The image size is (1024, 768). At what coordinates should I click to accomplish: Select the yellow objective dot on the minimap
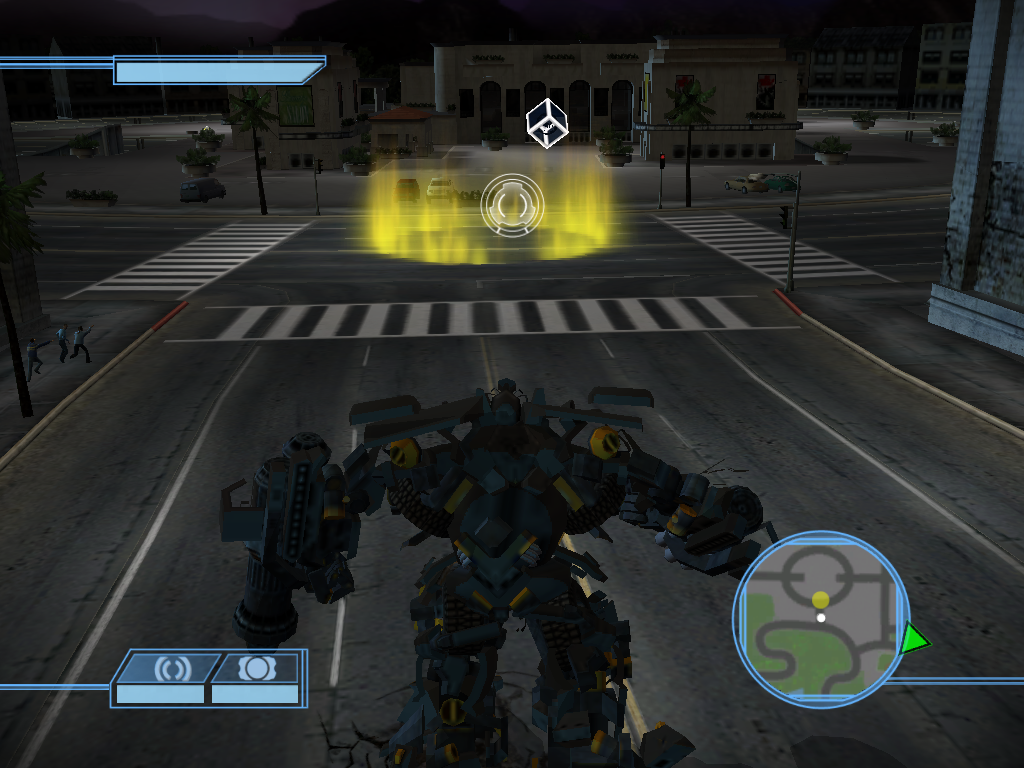click(820, 599)
